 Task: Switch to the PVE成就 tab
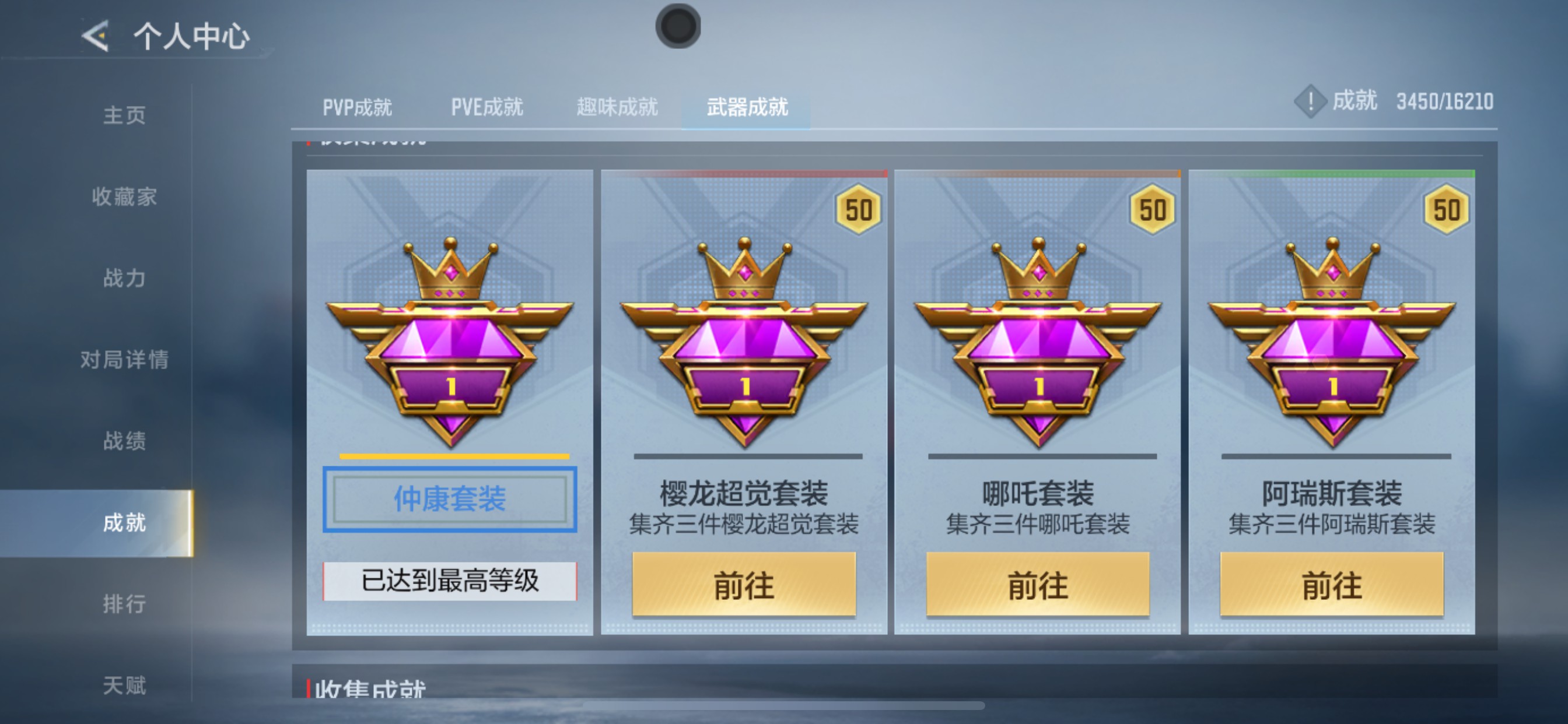pyautogui.click(x=487, y=107)
